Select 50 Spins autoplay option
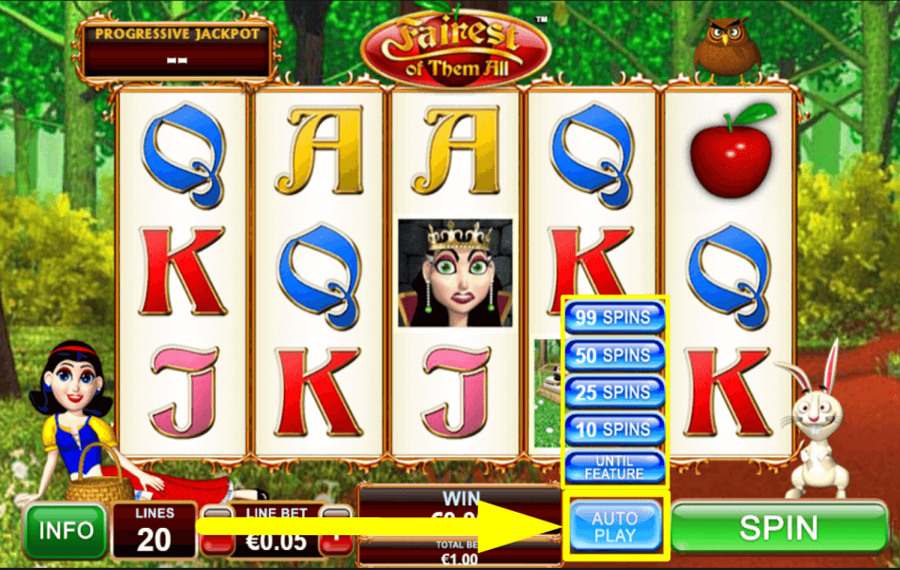The width and height of the screenshot is (900, 570). point(615,355)
